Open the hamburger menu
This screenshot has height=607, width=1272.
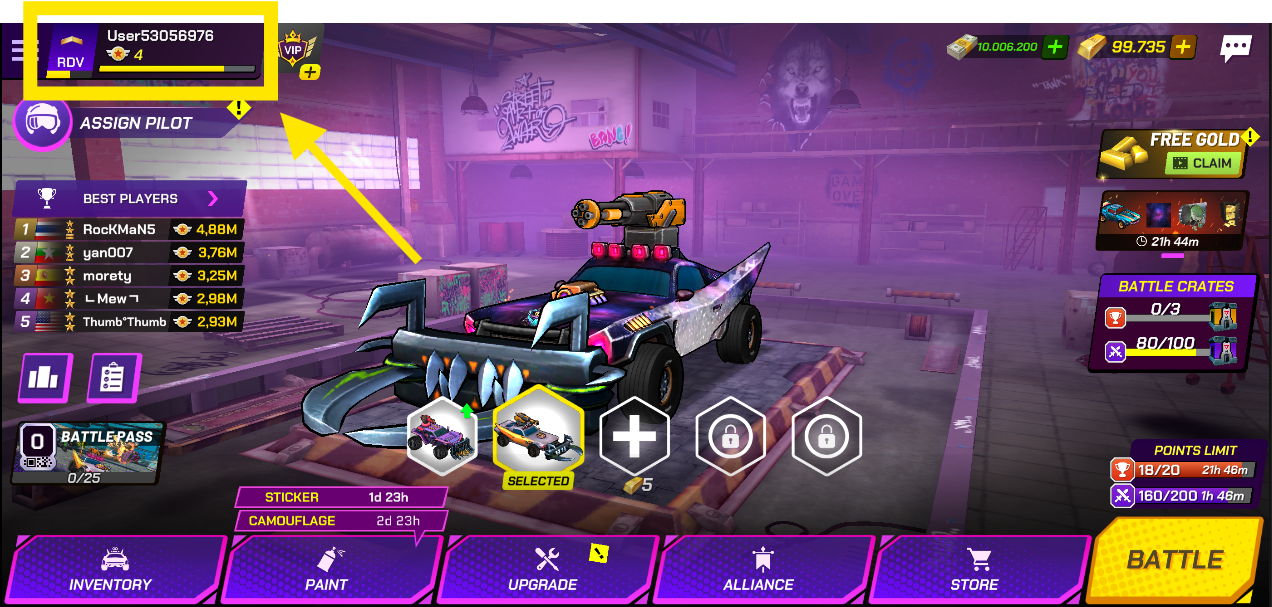pyautogui.click(x=20, y=50)
